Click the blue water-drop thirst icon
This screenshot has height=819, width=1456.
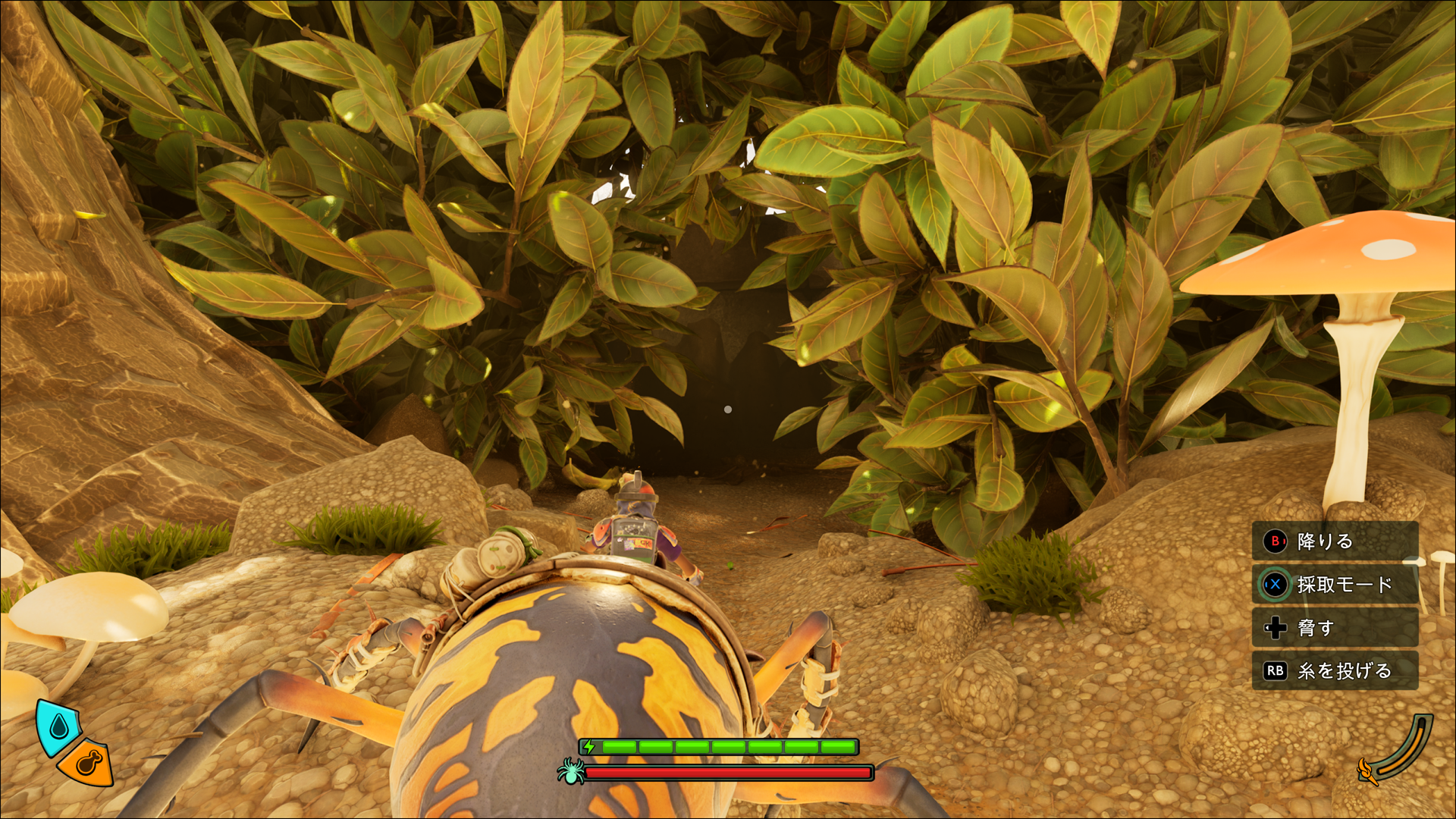tap(58, 727)
